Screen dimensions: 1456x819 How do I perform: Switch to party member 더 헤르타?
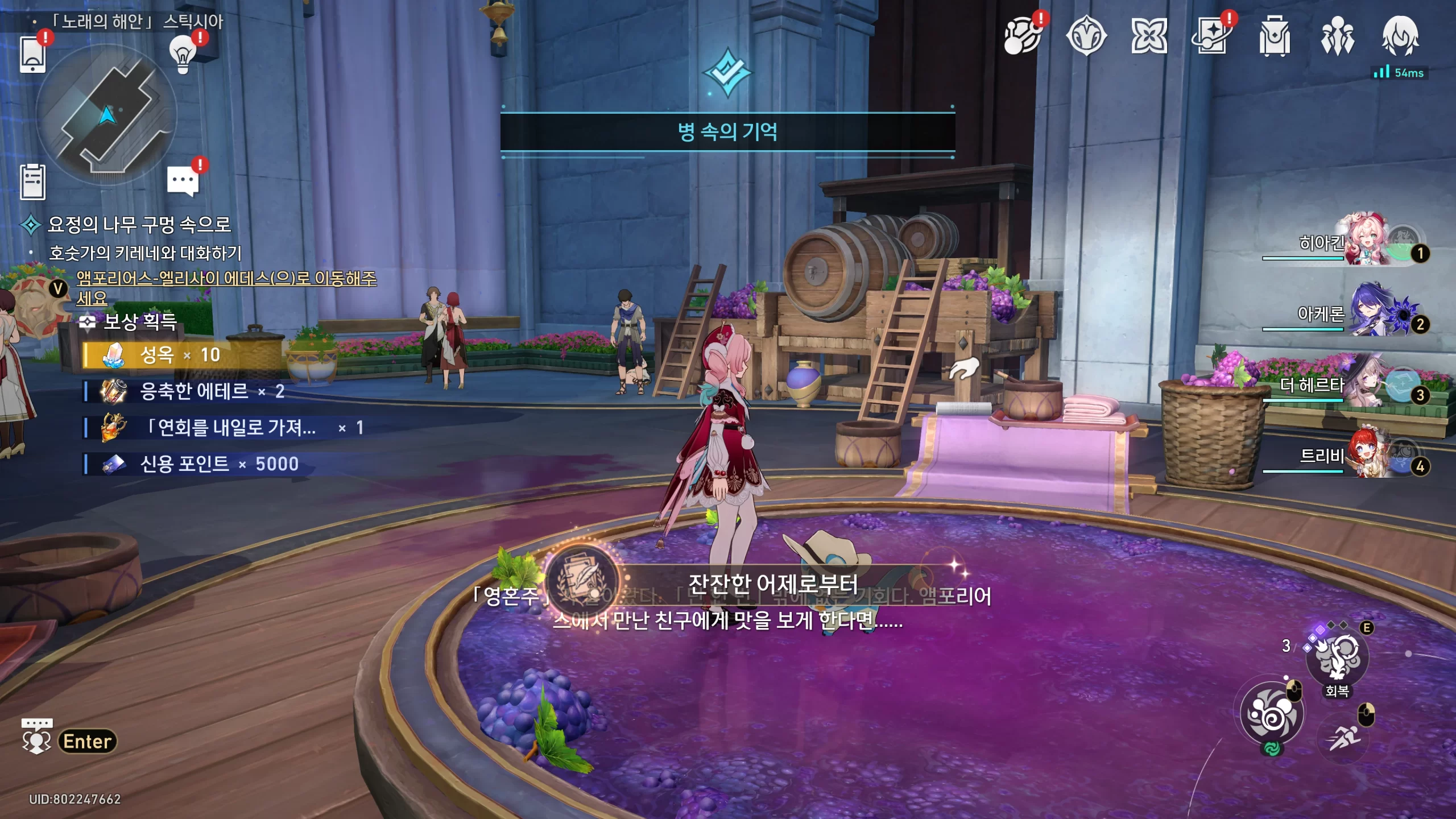point(1365,384)
